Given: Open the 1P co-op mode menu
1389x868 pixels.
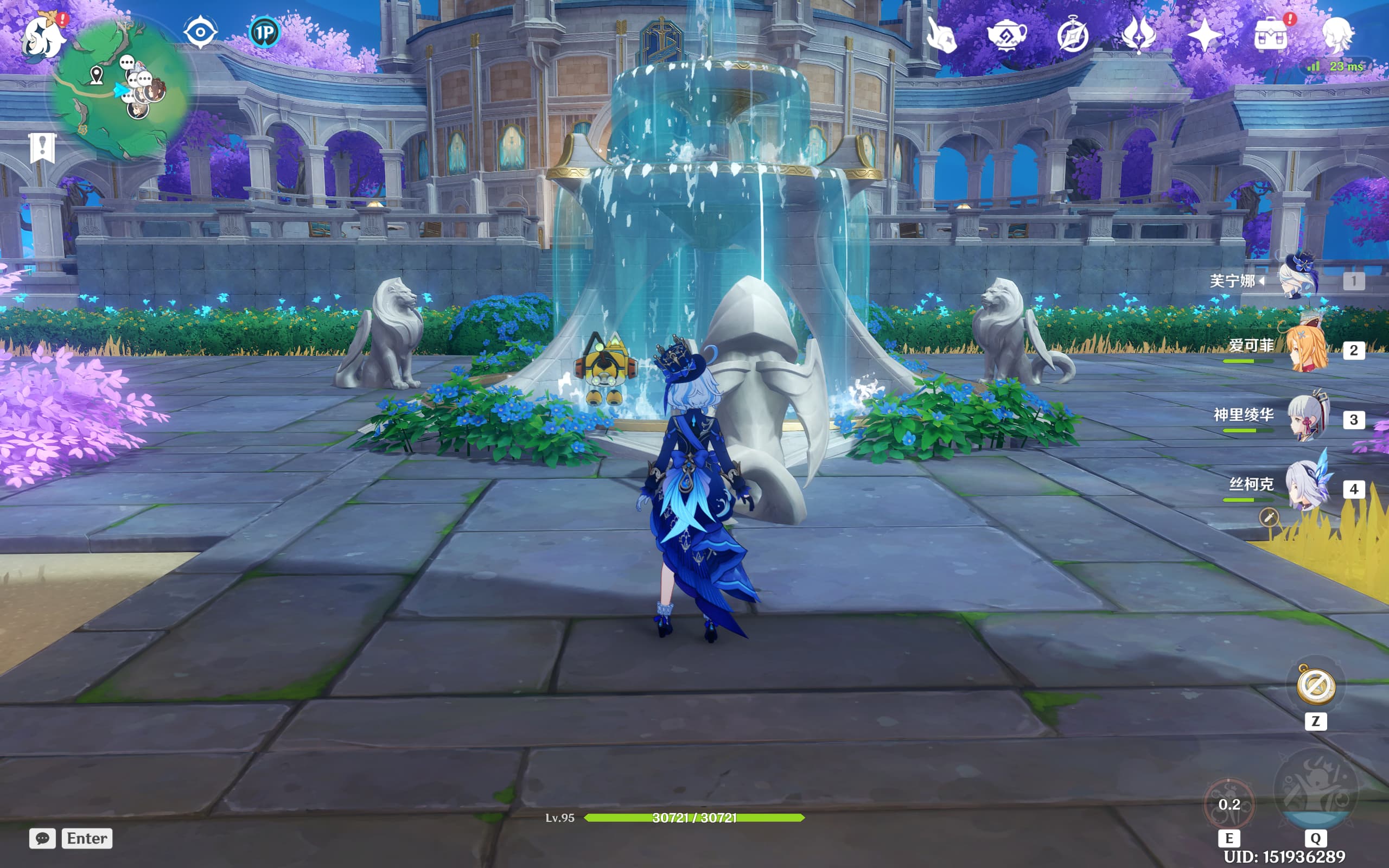Looking at the screenshot, I should (264, 32).
